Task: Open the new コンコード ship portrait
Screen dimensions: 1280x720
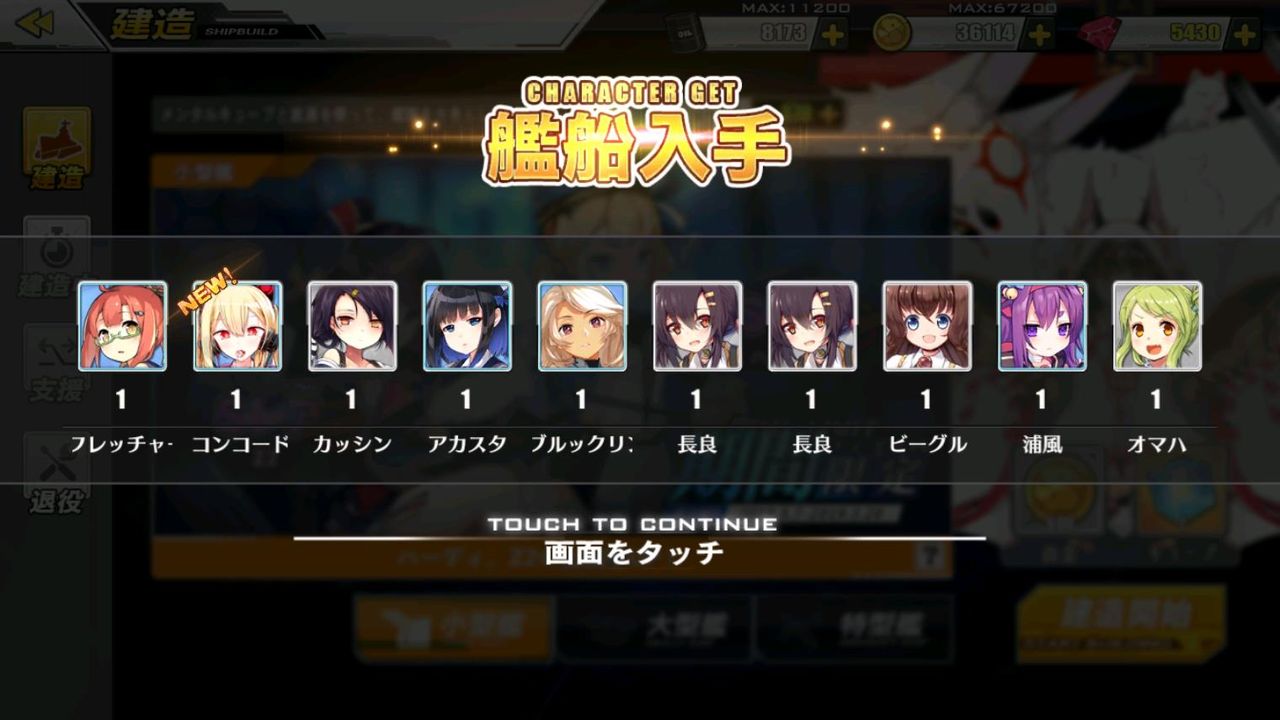Action: (238, 328)
